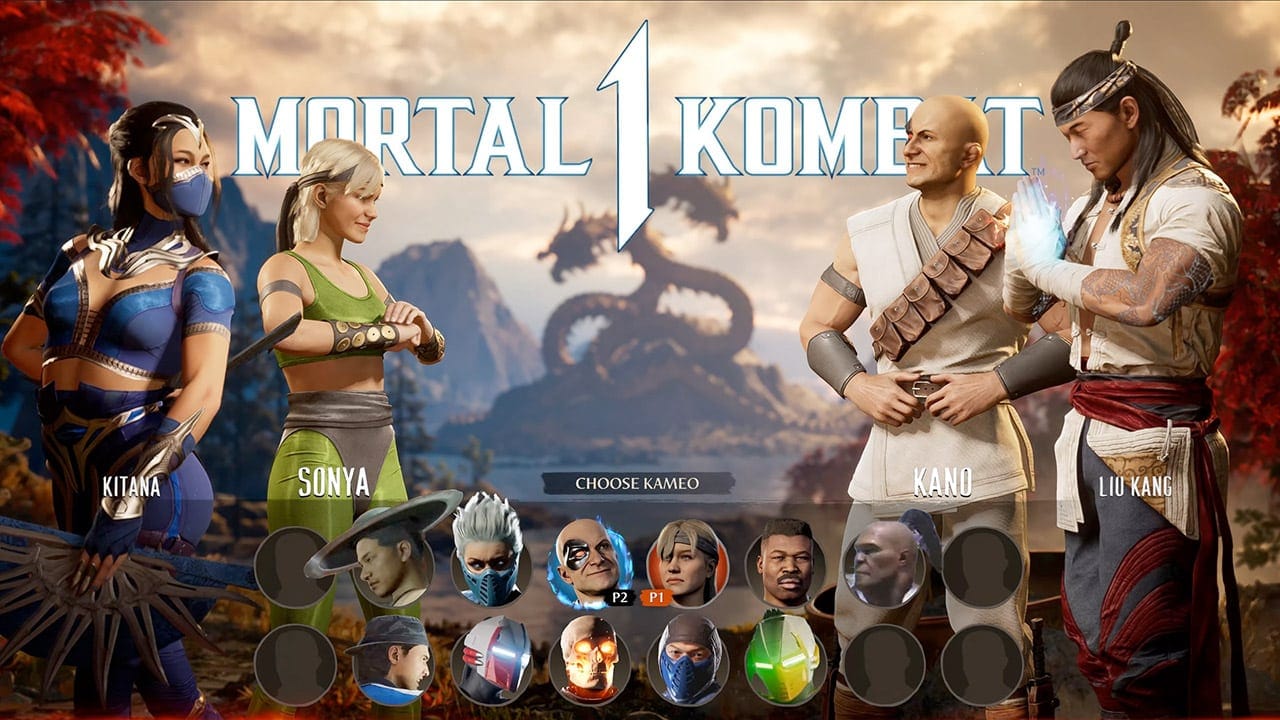Select the Kung Lao kameo portrait
The width and height of the screenshot is (1280, 720).
[x=382, y=562]
